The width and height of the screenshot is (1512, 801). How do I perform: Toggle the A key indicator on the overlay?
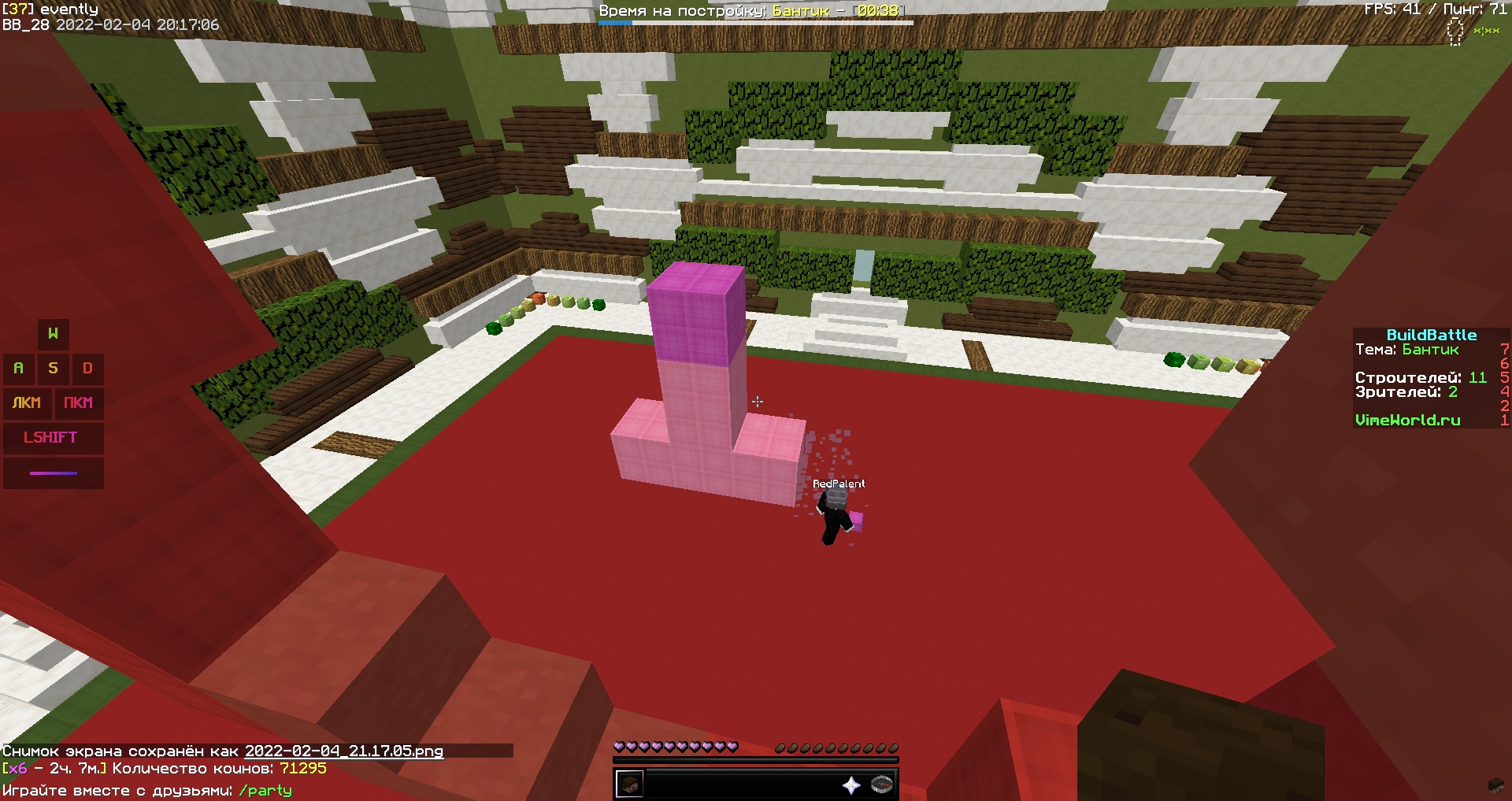(19, 368)
